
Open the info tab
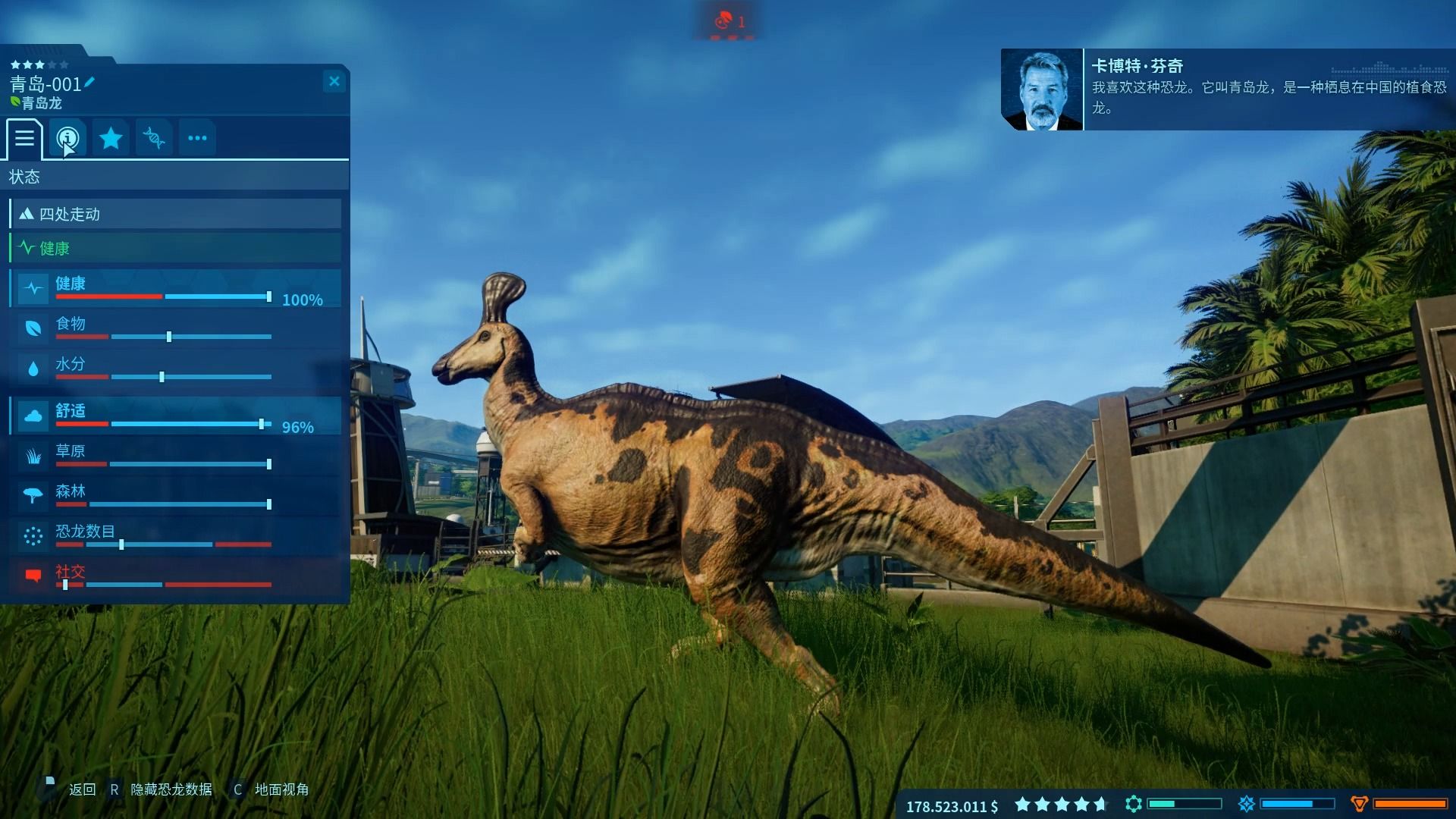(67, 138)
